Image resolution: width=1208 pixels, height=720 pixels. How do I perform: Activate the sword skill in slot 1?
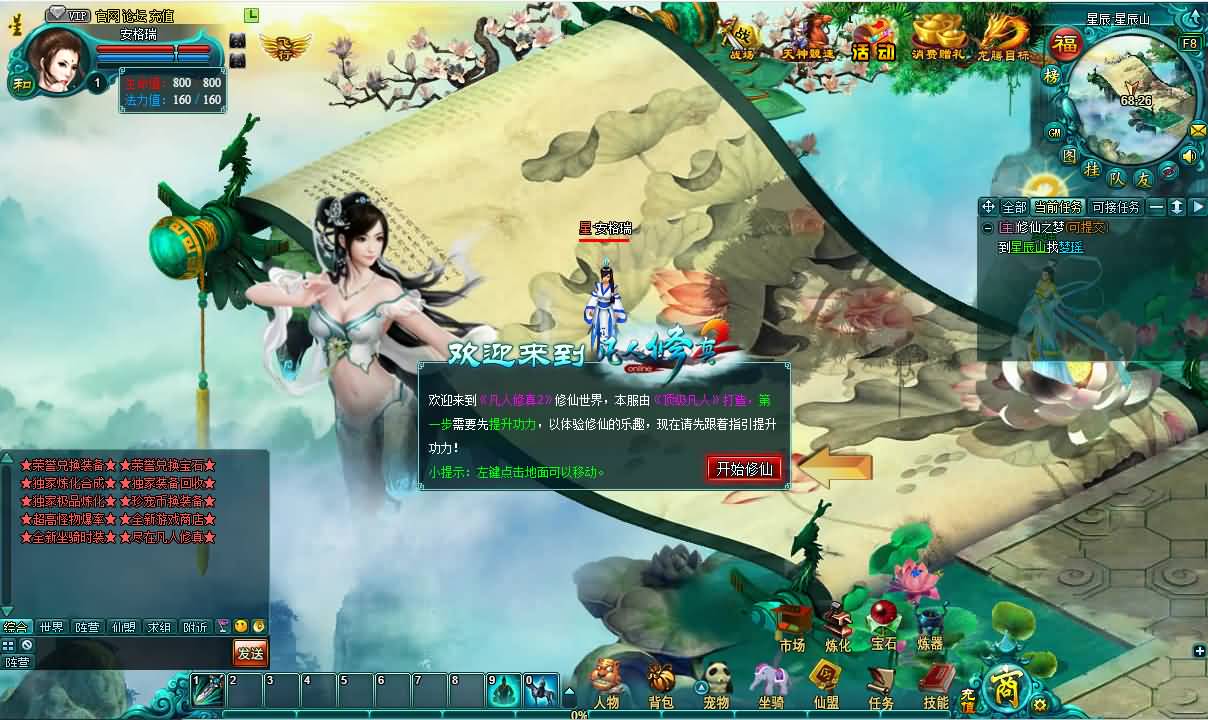(x=208, y=689)
